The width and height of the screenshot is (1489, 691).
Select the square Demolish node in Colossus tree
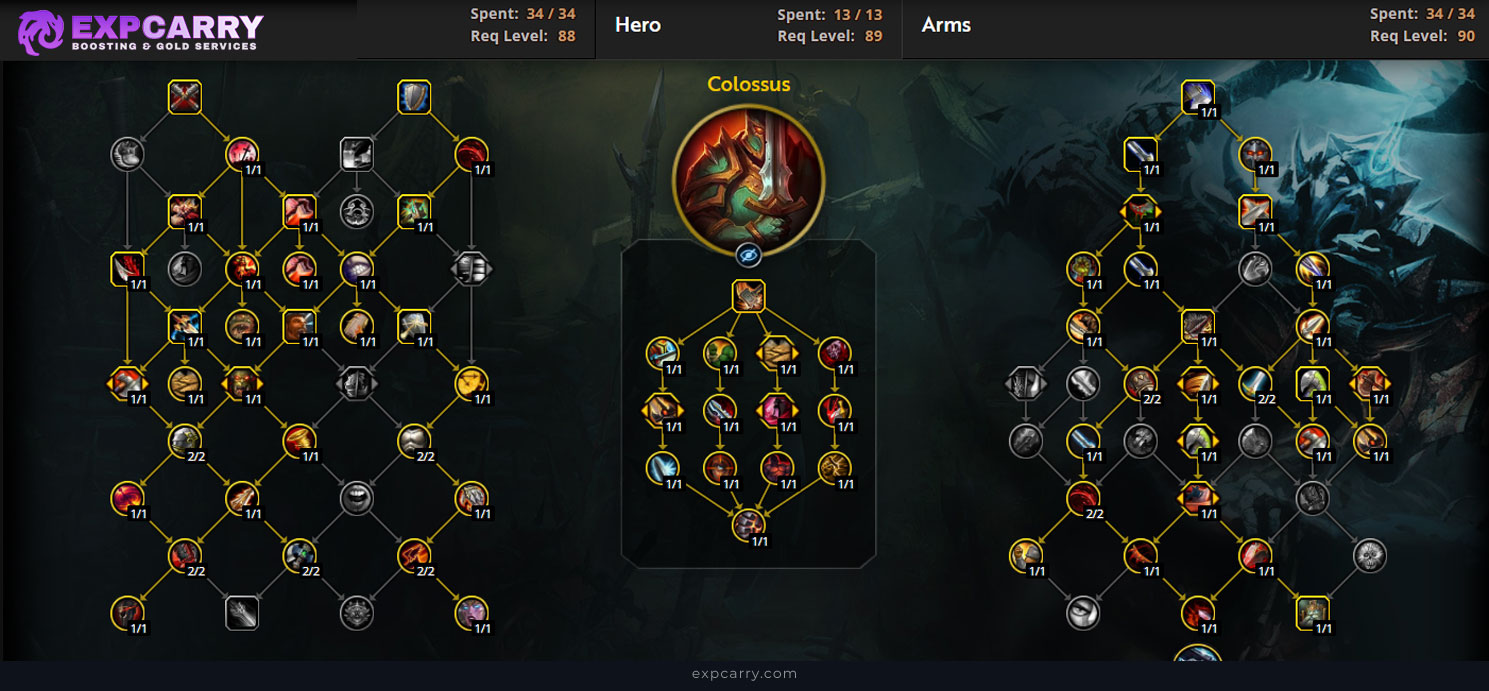tap(748, 296)
